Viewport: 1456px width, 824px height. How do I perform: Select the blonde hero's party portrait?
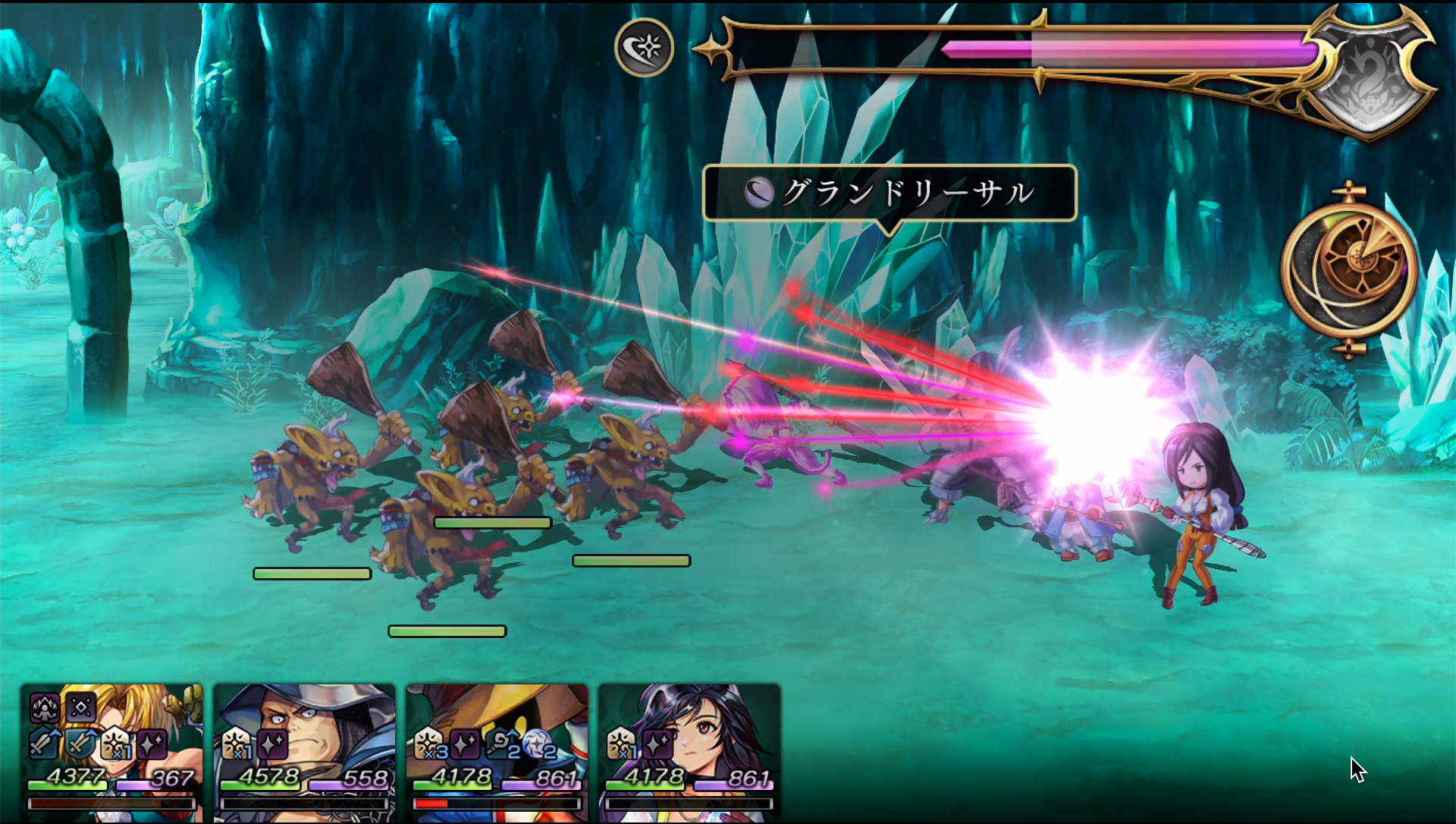coord(112,751)
